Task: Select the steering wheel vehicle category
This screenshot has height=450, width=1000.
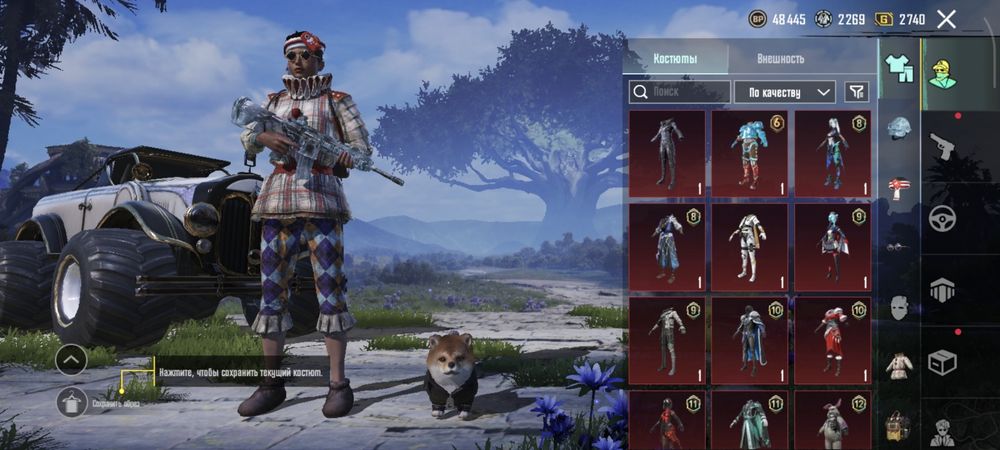Action: coord(942,218)
